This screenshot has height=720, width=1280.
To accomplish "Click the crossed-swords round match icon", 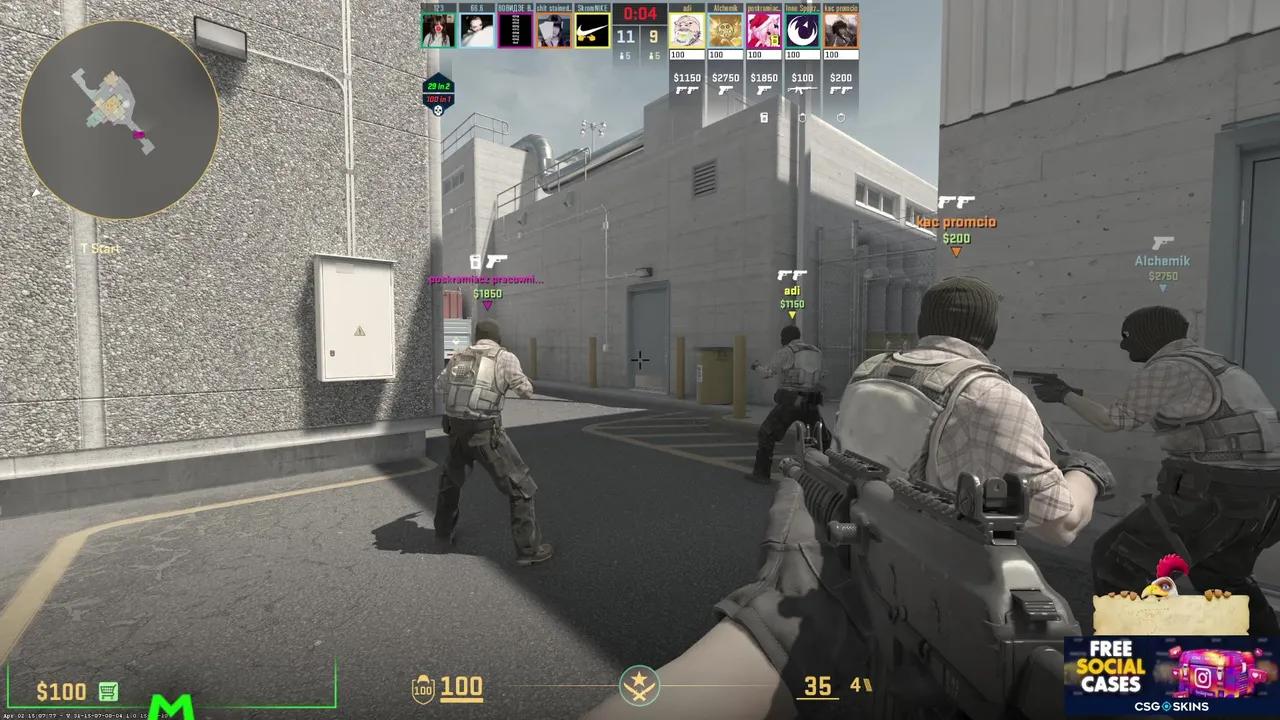I will (x=640, y=686).
